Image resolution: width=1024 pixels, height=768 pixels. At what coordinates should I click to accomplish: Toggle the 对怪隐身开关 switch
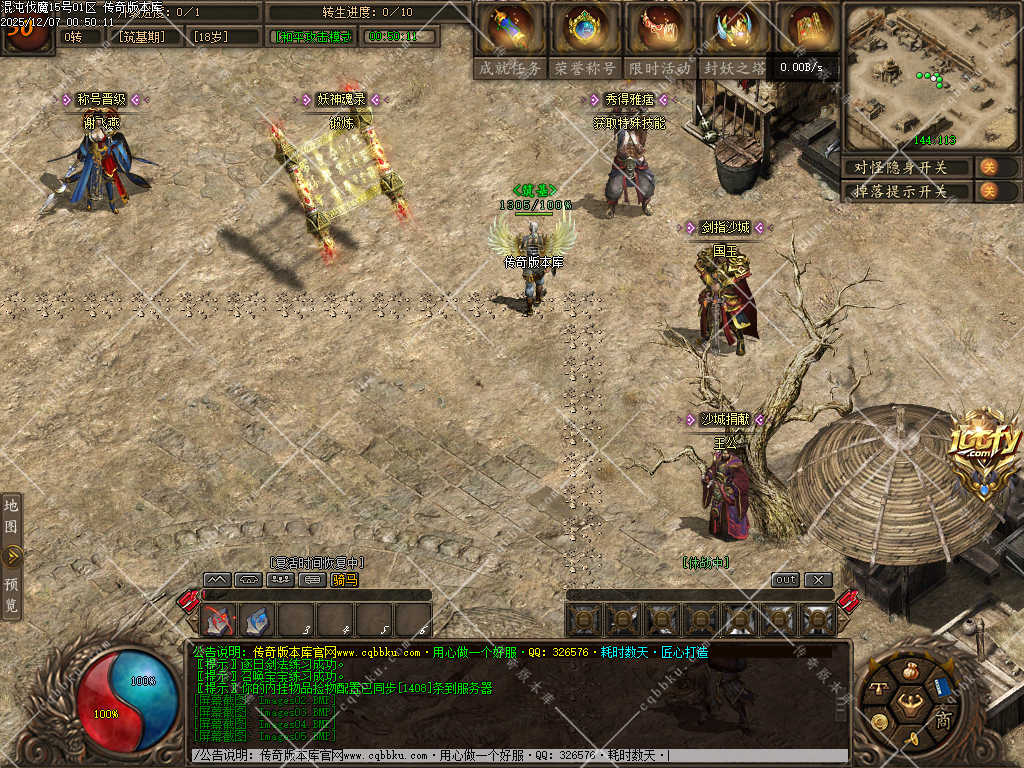pyautogui.click(x=987, y=167)
